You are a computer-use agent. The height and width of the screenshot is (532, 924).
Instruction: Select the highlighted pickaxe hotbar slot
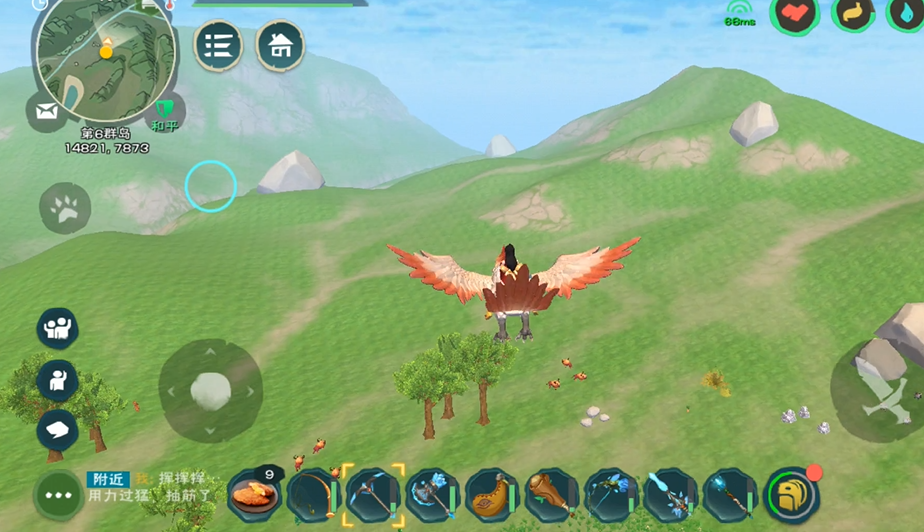click(x=373, y=494)
